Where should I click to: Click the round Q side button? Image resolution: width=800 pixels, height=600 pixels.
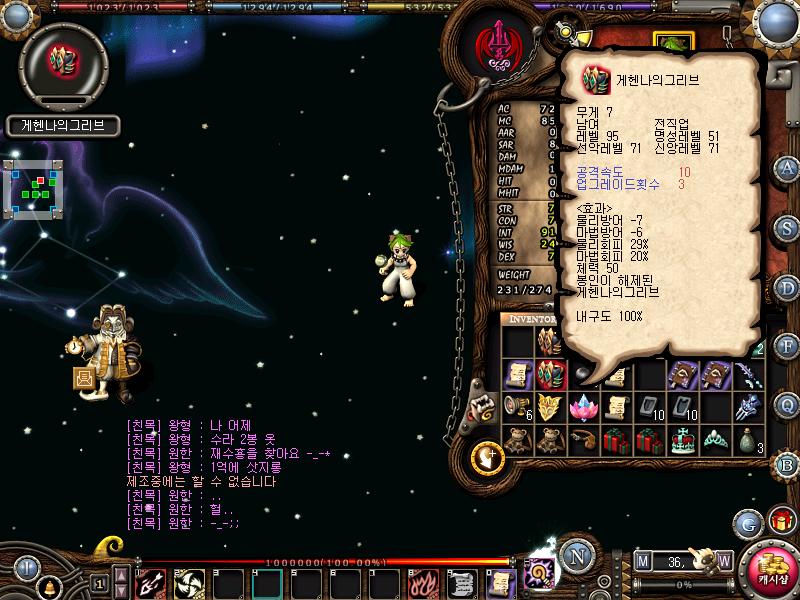[787, 405]
